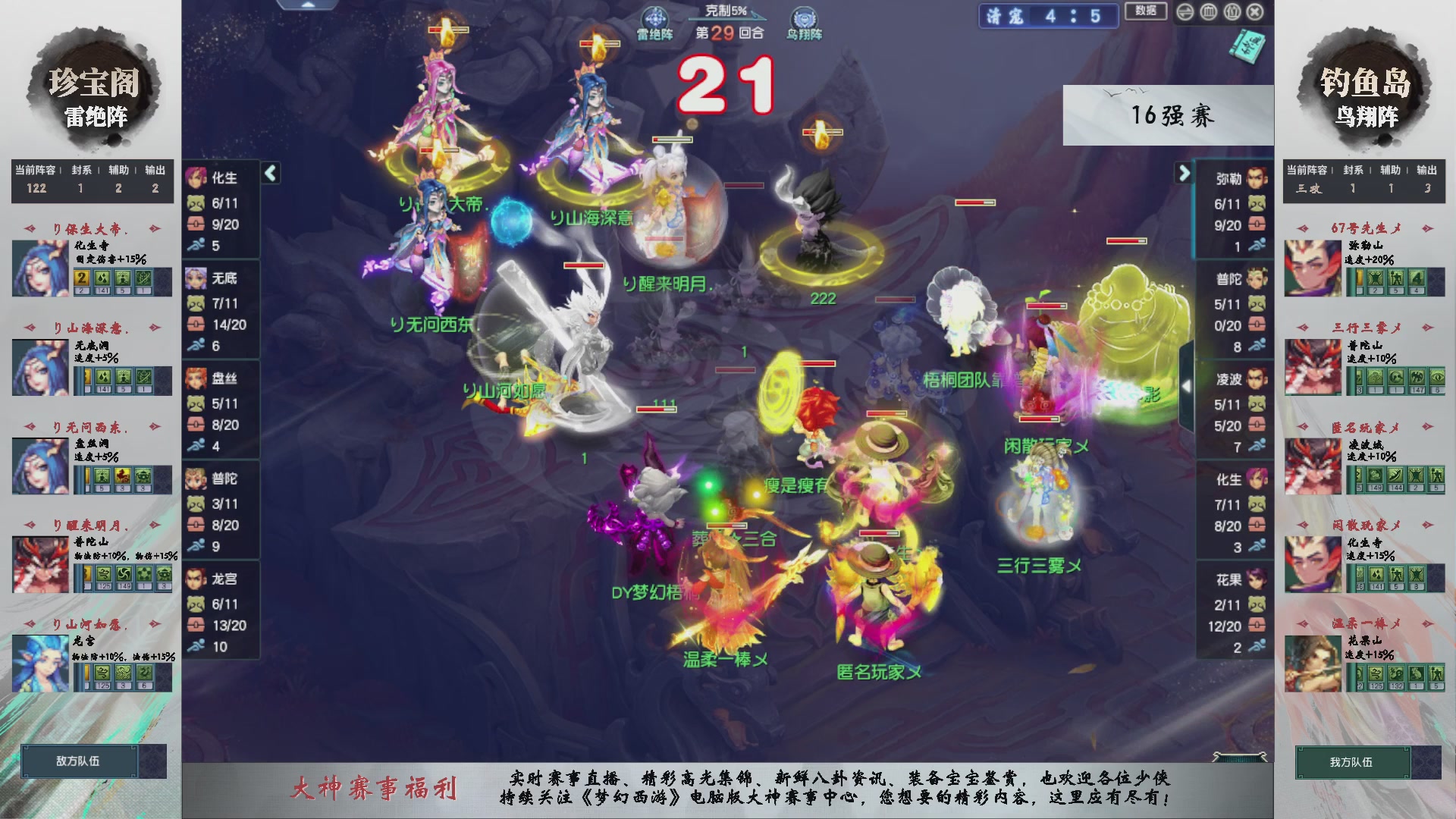Viewport: 1456px width, 819px height.
Task: Click the 龙宫 sect icon in left panel
Action: tap(196, 579)
